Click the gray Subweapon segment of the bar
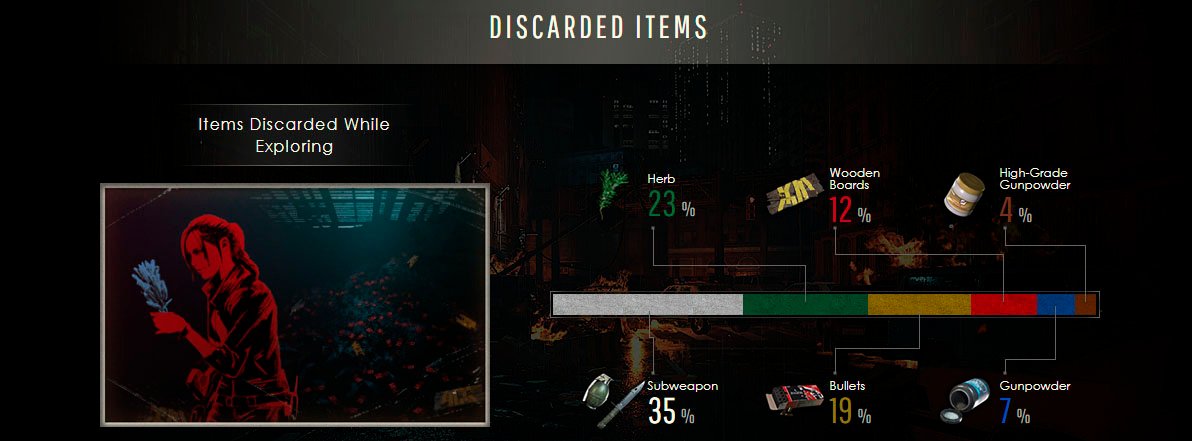Image resolution: width=1192 pixels, height=441 pixels. coord(648,304)
